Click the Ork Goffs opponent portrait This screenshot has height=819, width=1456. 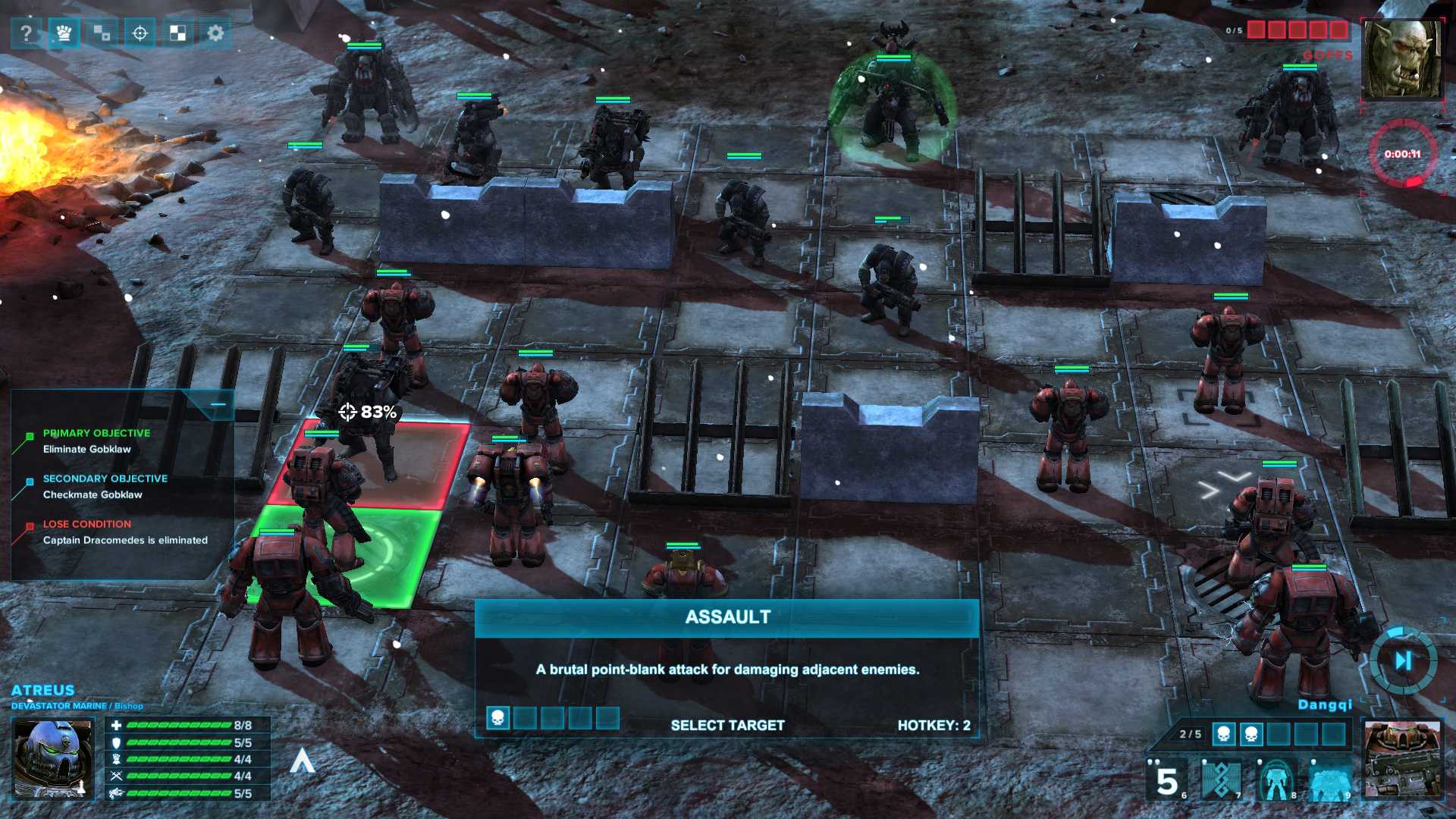1402,59
